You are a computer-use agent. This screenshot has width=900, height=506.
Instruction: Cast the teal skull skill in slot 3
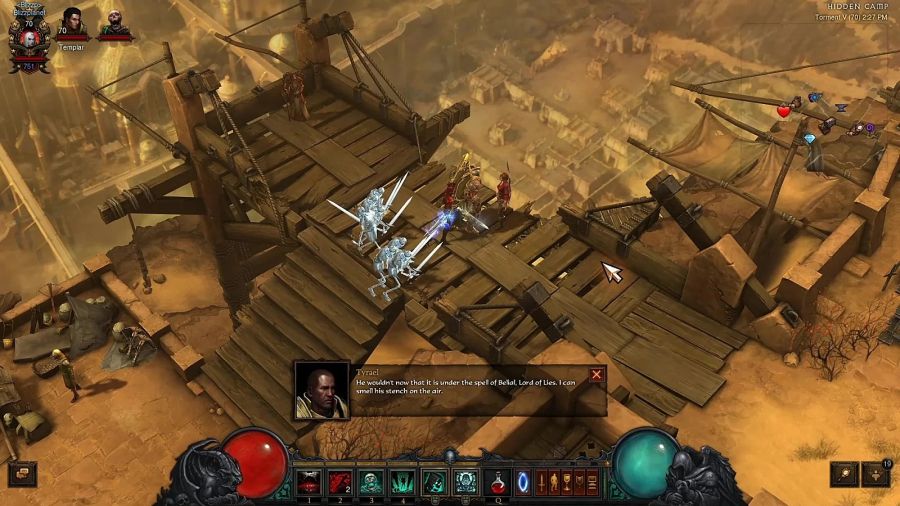pos(372,481)
